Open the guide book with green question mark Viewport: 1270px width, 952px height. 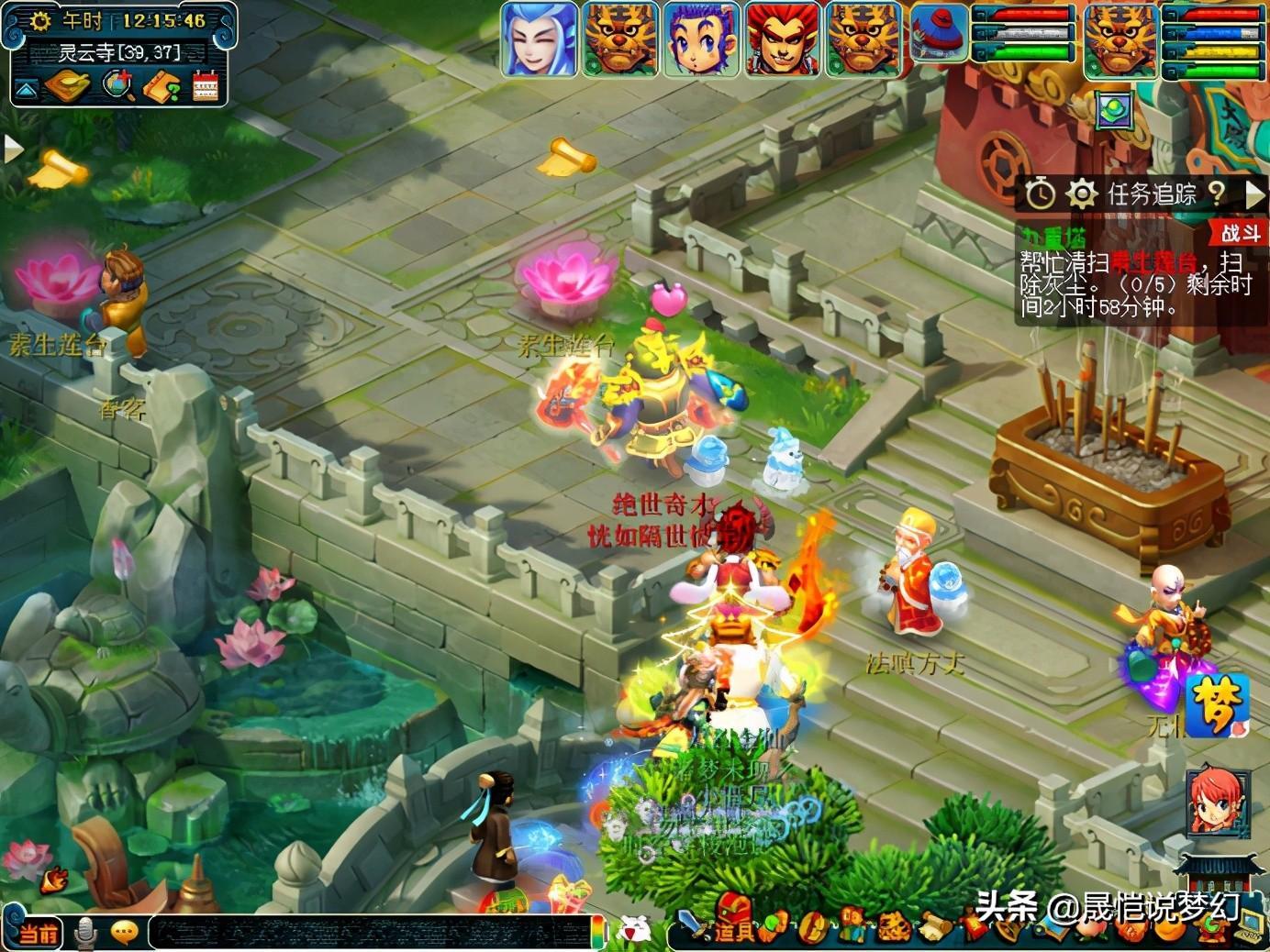click(163, 87)
